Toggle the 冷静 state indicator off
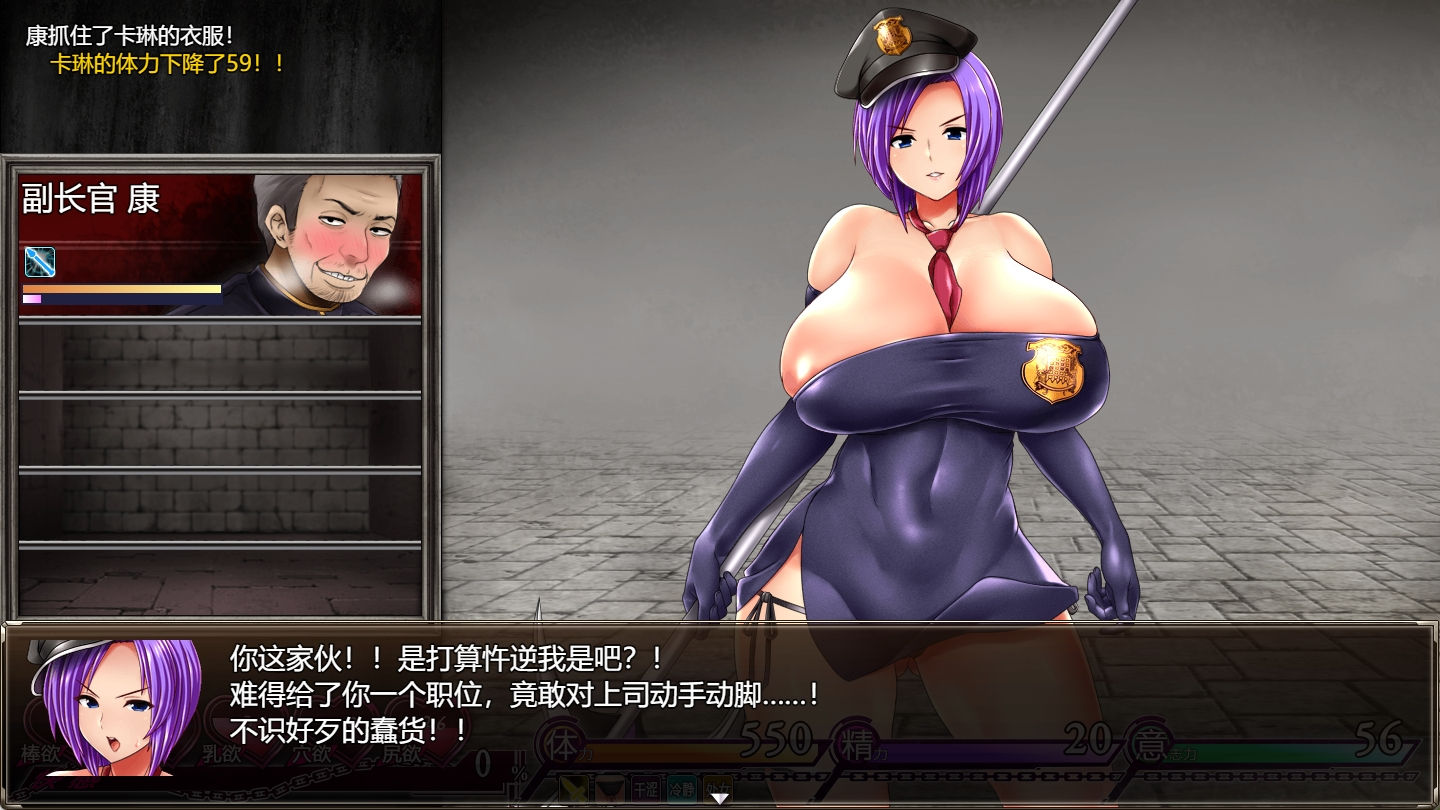This screenshot has width=1440, height=810. pyautogui.click(x=681, y=788)
